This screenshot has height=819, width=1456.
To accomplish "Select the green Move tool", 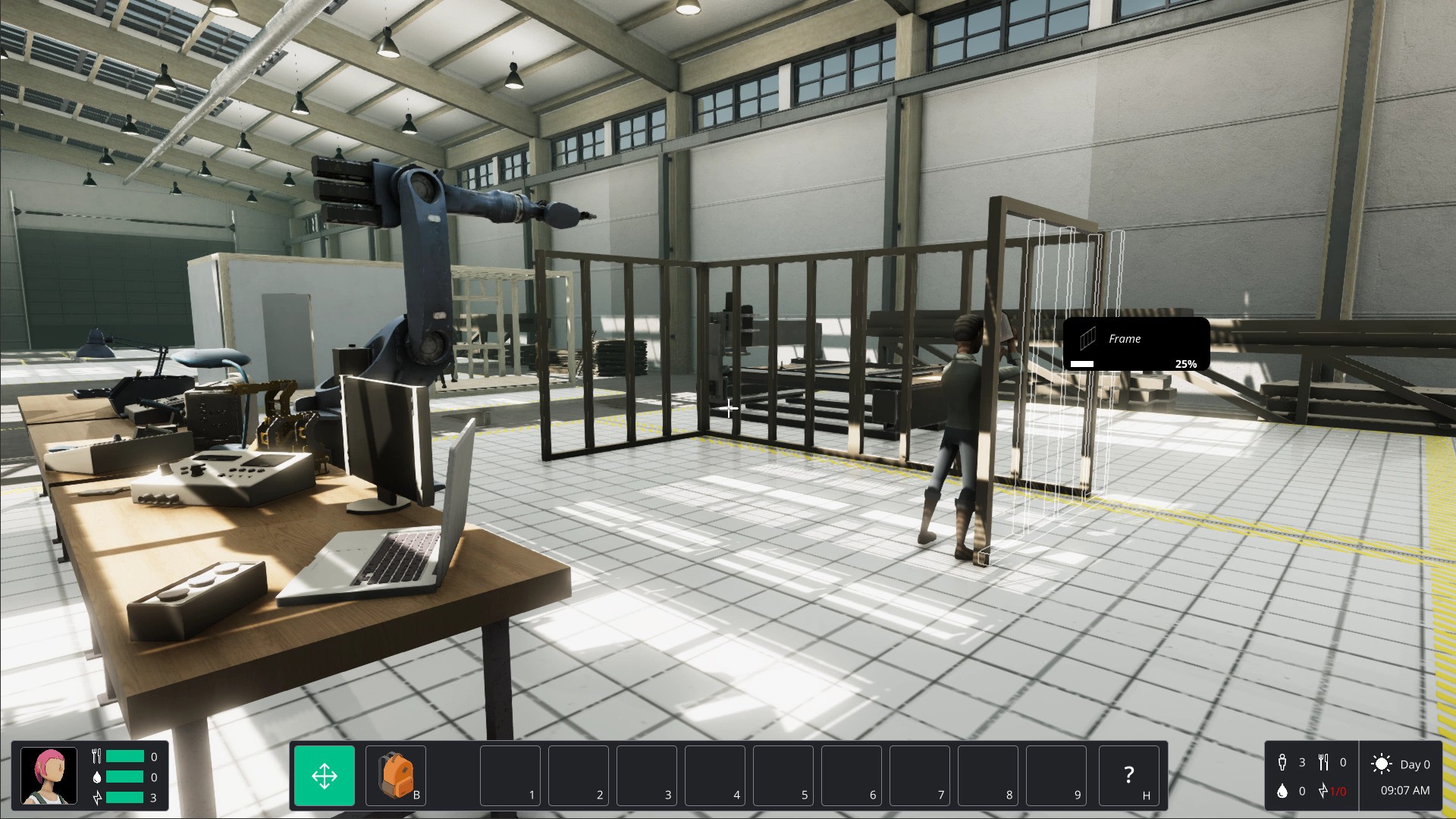I will [x=324, y=776].
